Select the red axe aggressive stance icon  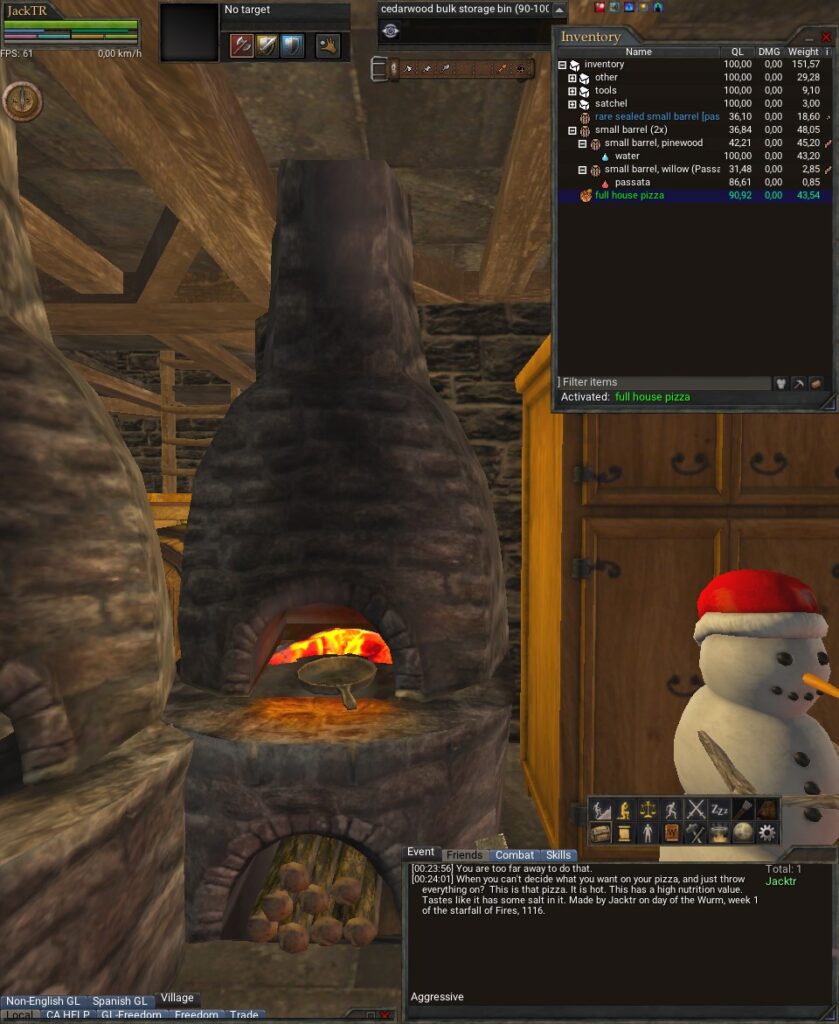(241, 45)
